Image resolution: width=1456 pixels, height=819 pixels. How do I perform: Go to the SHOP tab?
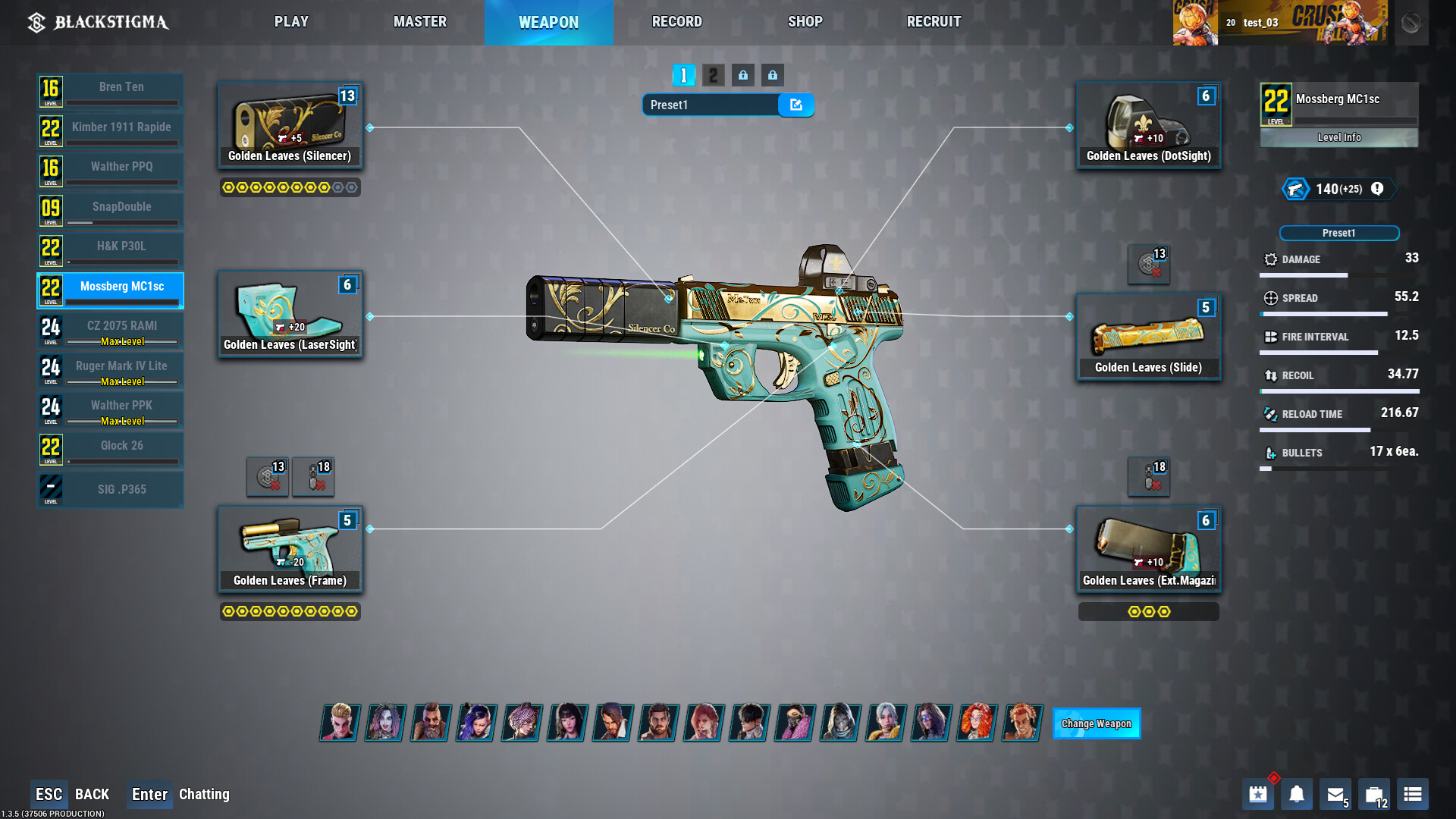click(805, 22)
